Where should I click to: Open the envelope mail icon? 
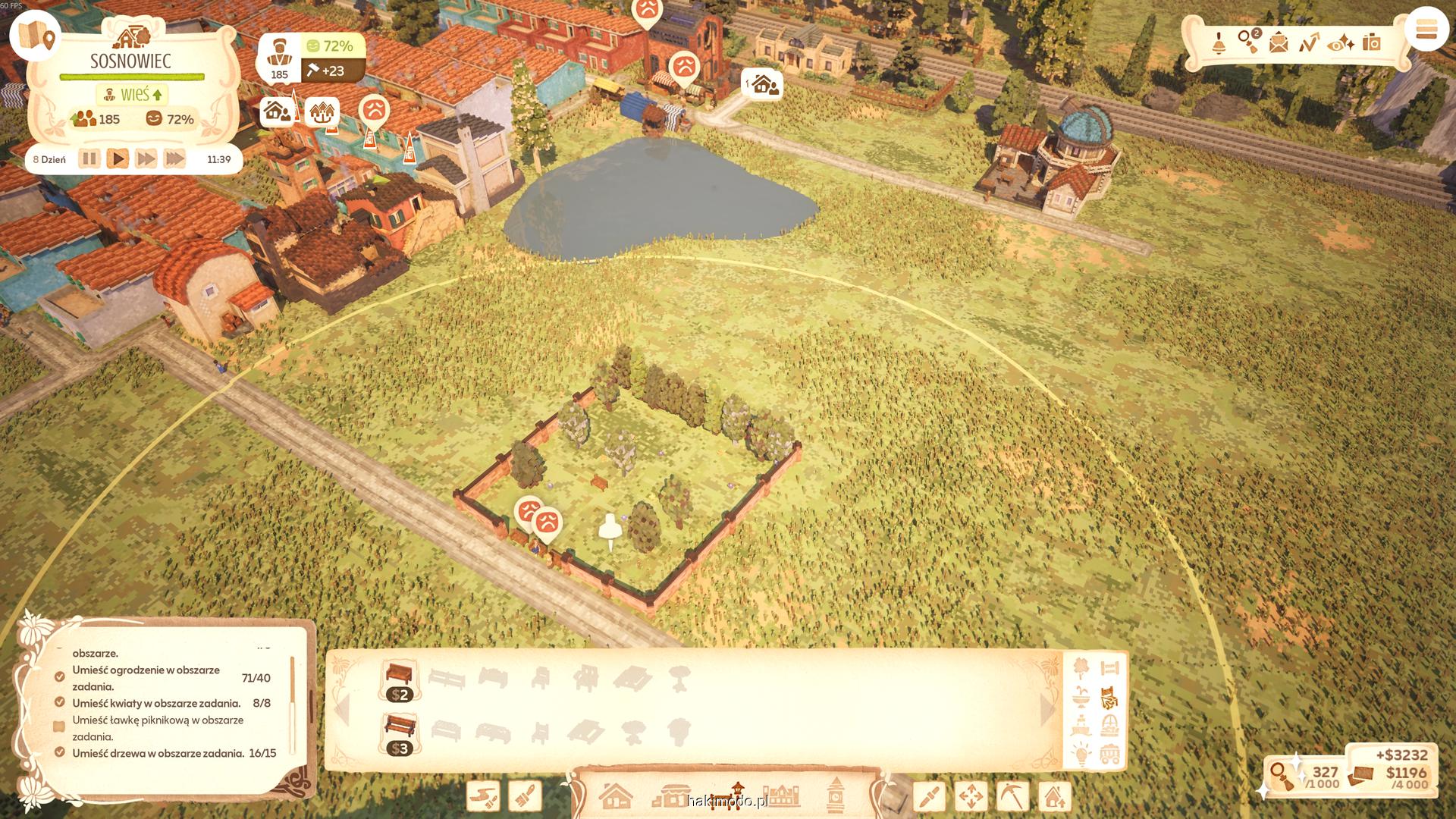click(x=1279, y=42)
